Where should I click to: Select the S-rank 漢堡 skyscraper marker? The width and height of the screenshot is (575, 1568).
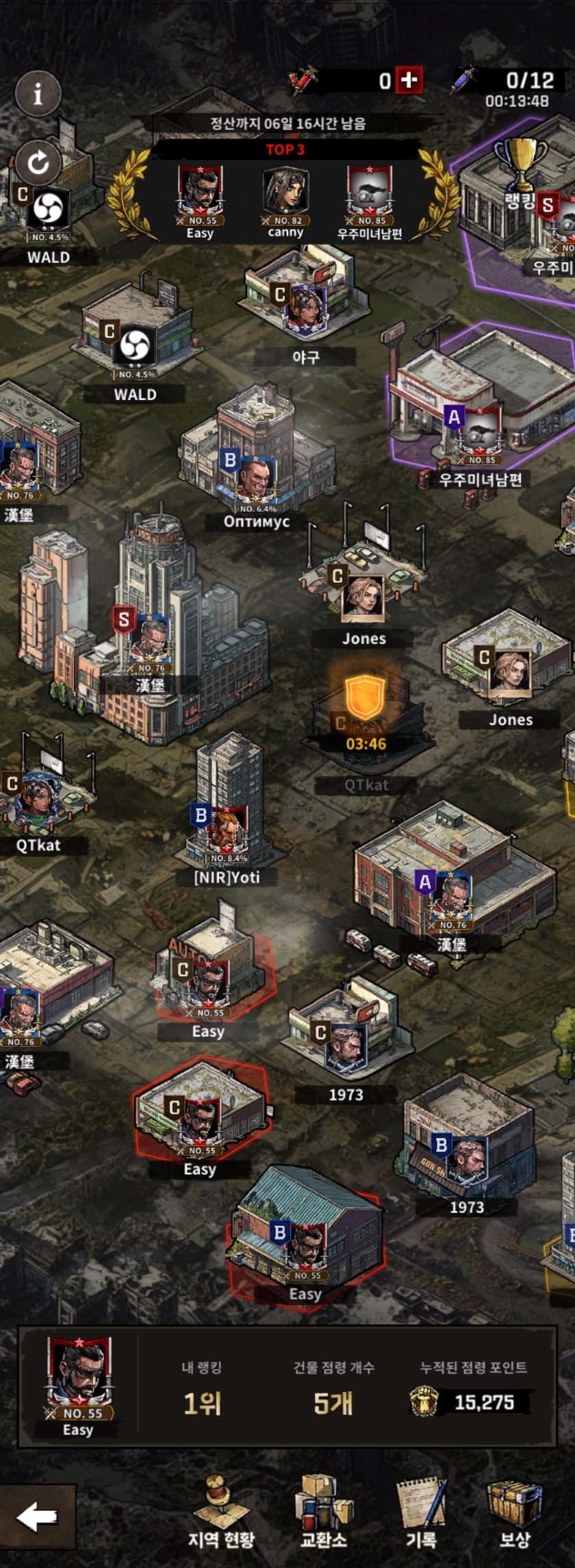coord(147,640)
